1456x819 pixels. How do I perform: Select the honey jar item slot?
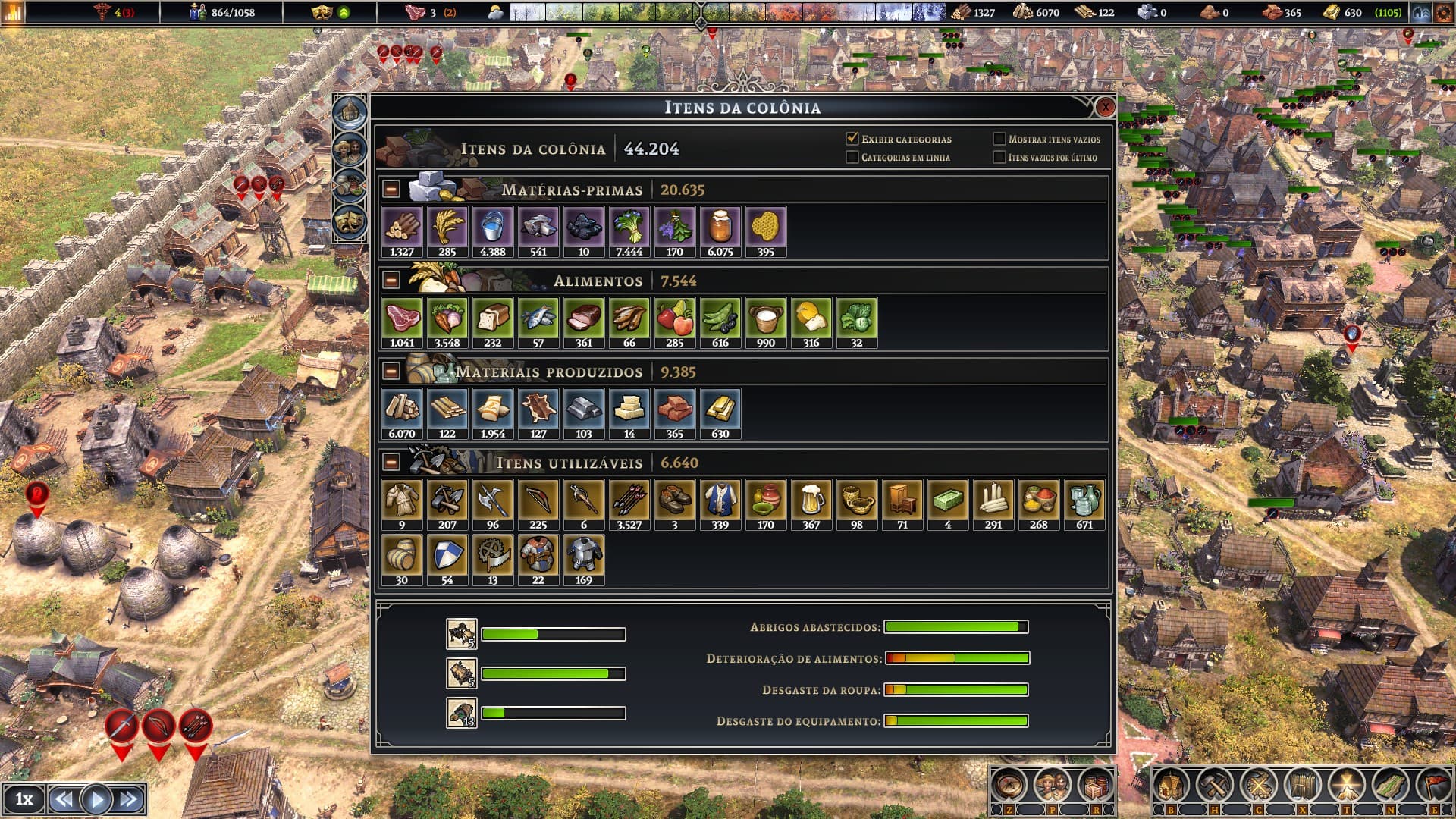[720, 231]
